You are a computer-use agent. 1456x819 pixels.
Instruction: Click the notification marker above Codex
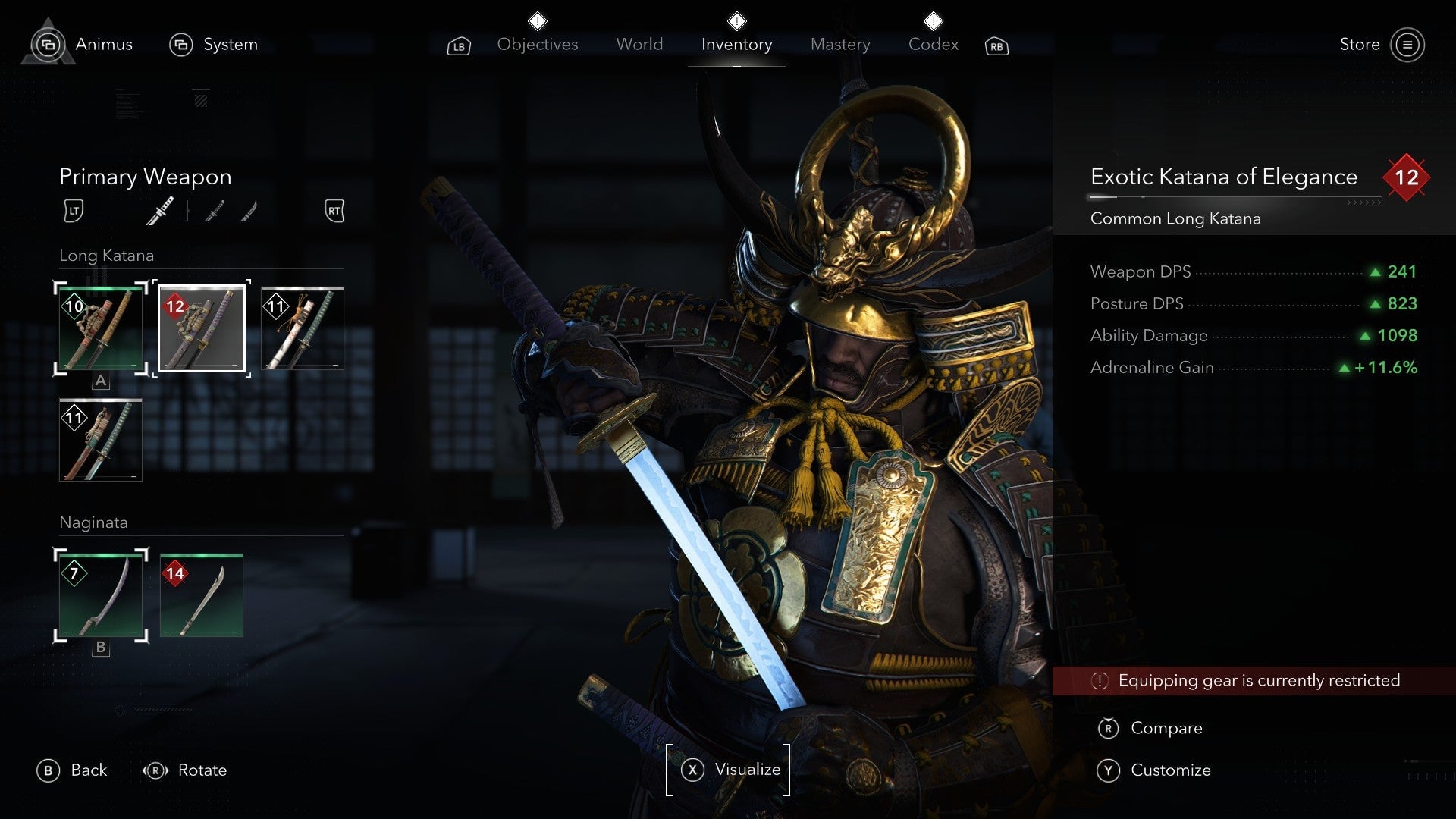[932, 20]
